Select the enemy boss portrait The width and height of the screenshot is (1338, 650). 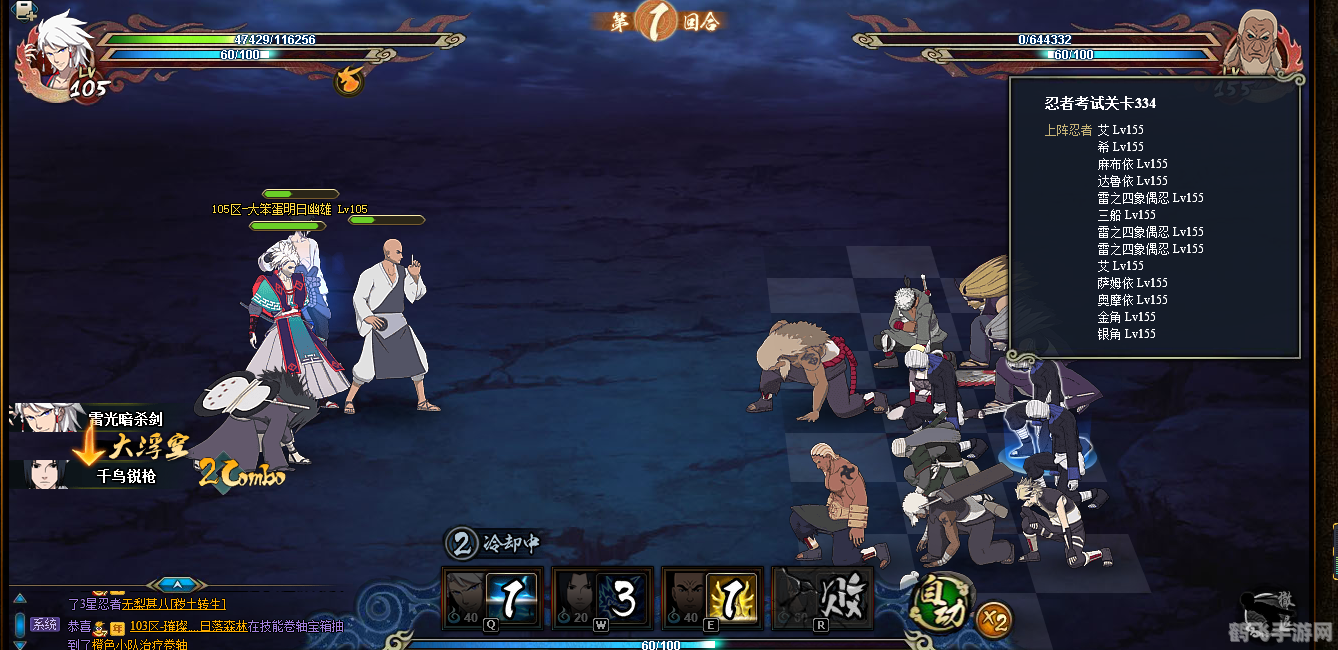[x=1264, y=47]
